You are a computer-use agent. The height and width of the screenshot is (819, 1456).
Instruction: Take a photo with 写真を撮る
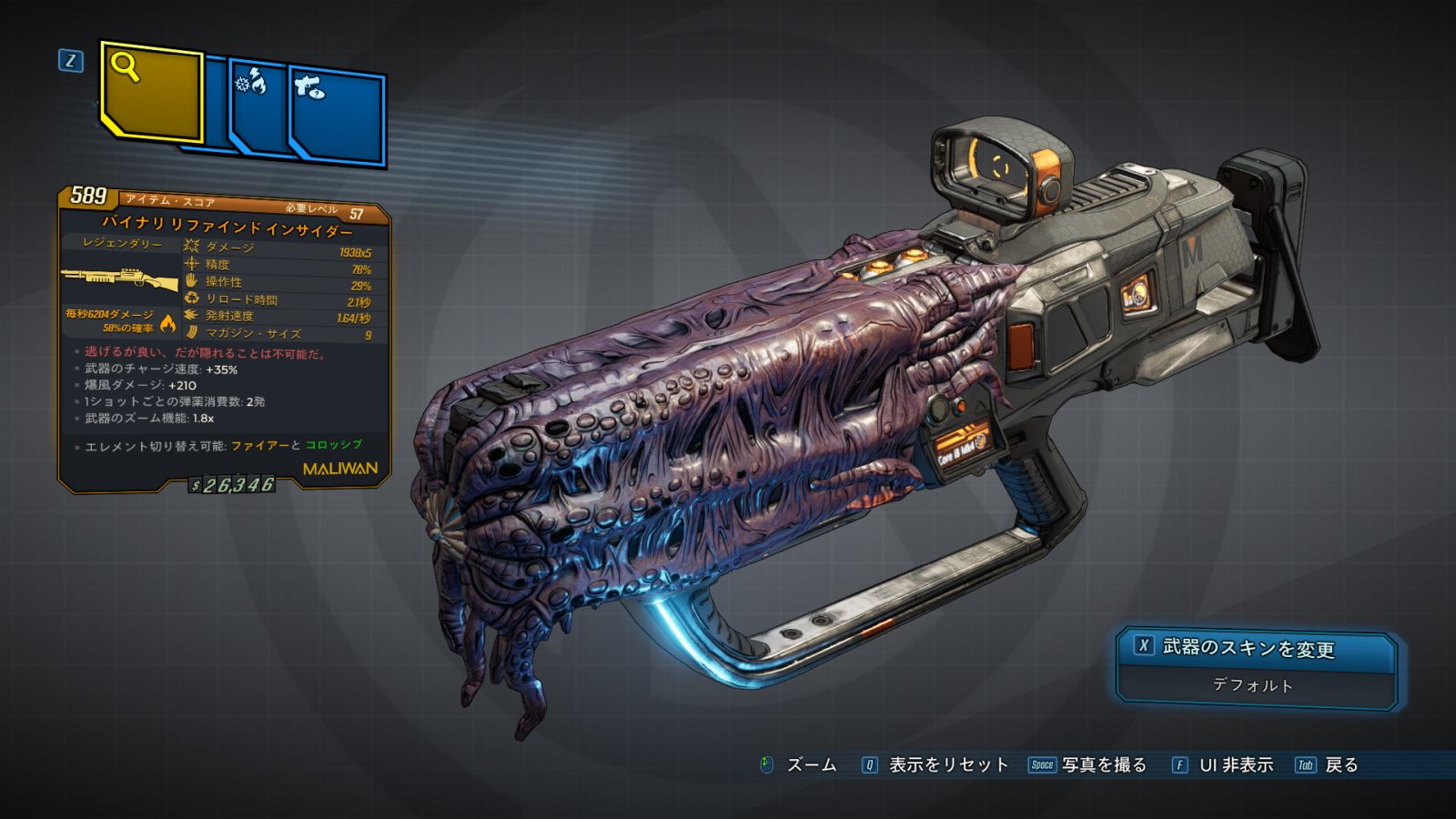coord(1087,765)
